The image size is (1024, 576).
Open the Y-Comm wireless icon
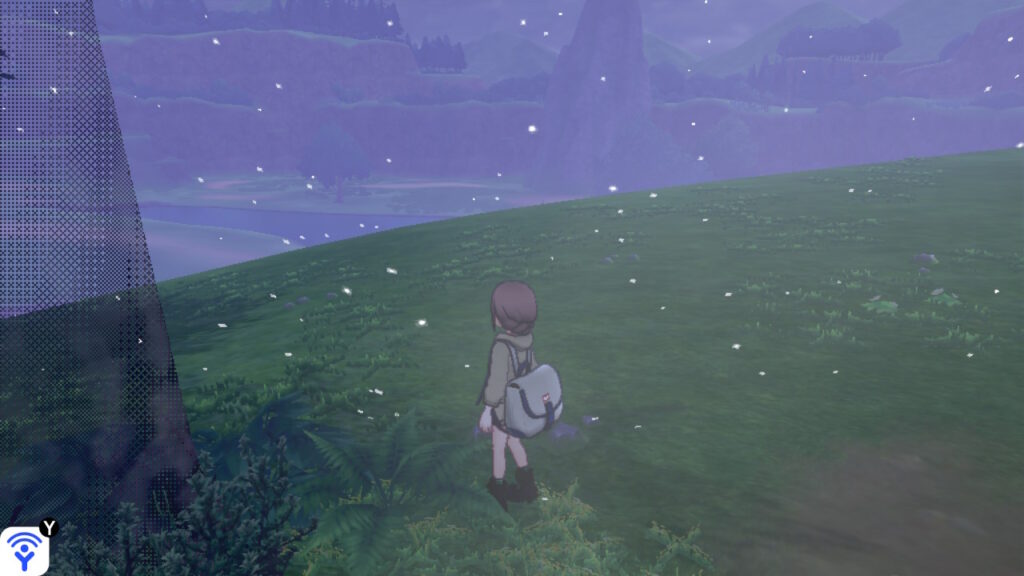click(24, 551)
